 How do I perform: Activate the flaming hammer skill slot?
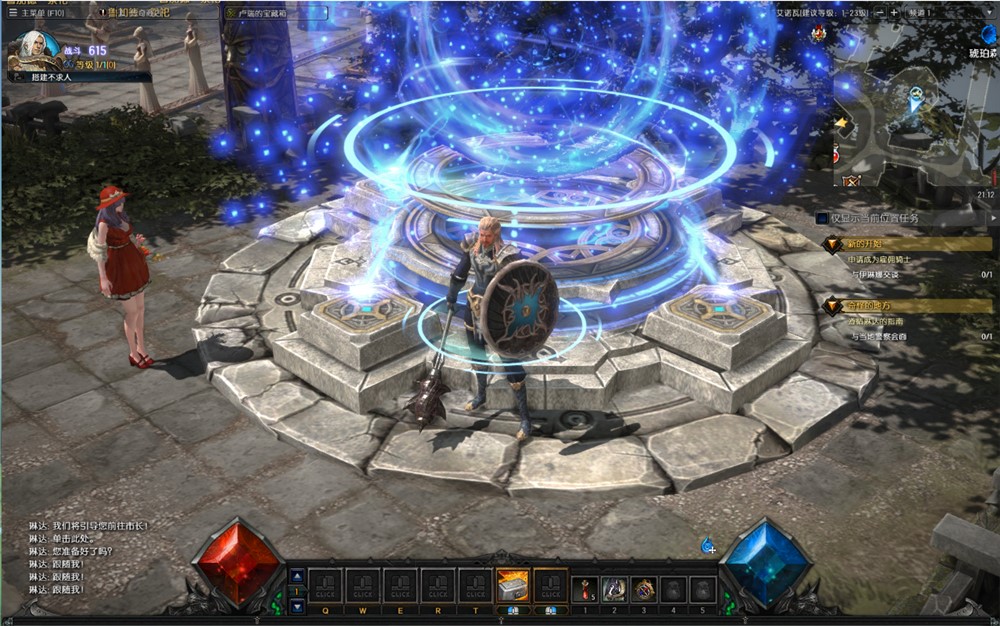(512, 586)
